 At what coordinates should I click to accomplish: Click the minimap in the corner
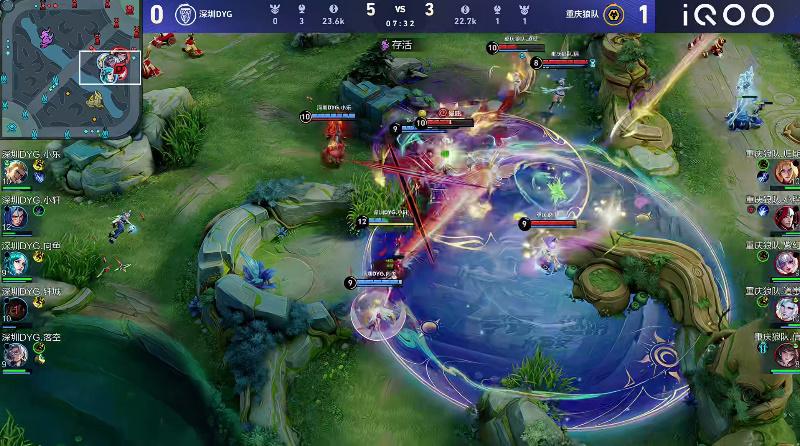71,70
